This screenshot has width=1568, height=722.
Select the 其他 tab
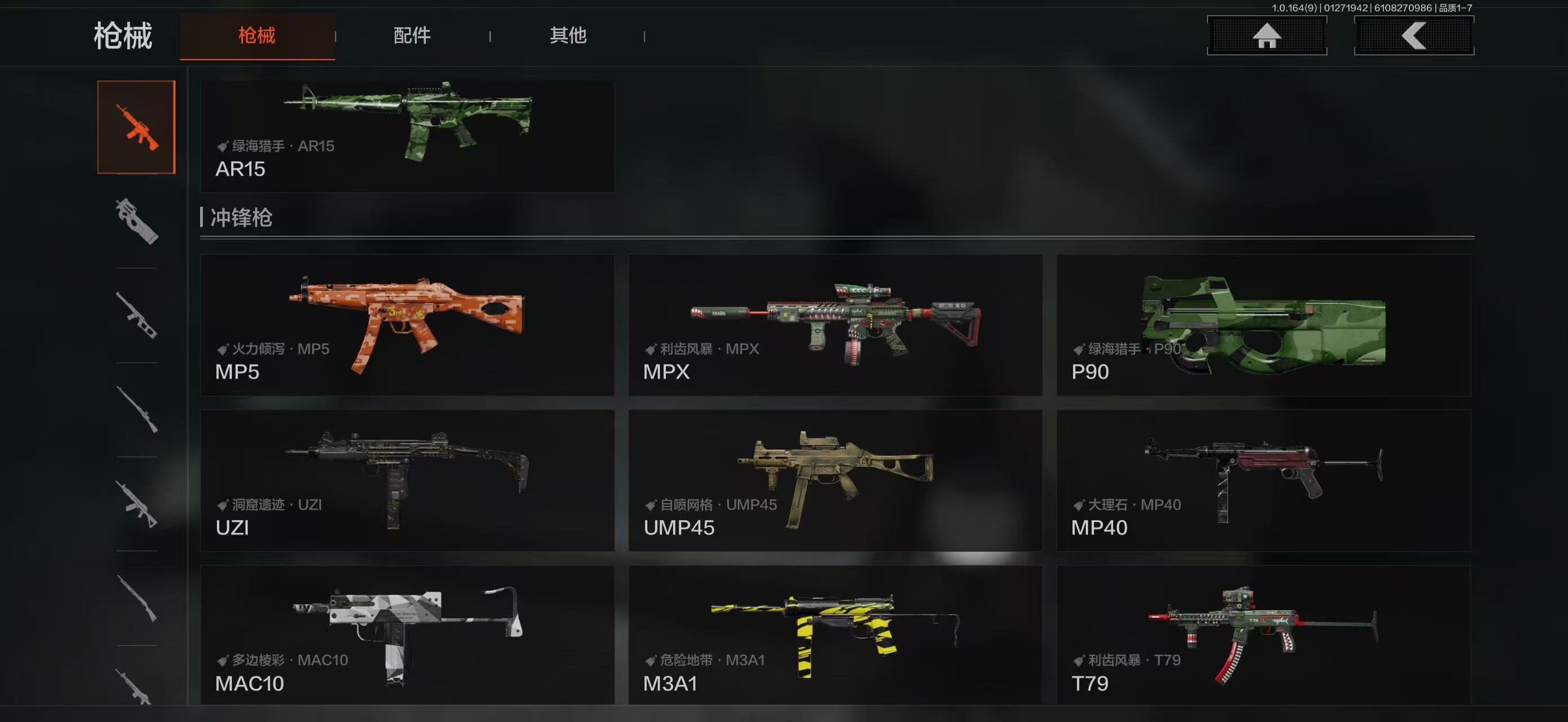[x=568, y=36]
